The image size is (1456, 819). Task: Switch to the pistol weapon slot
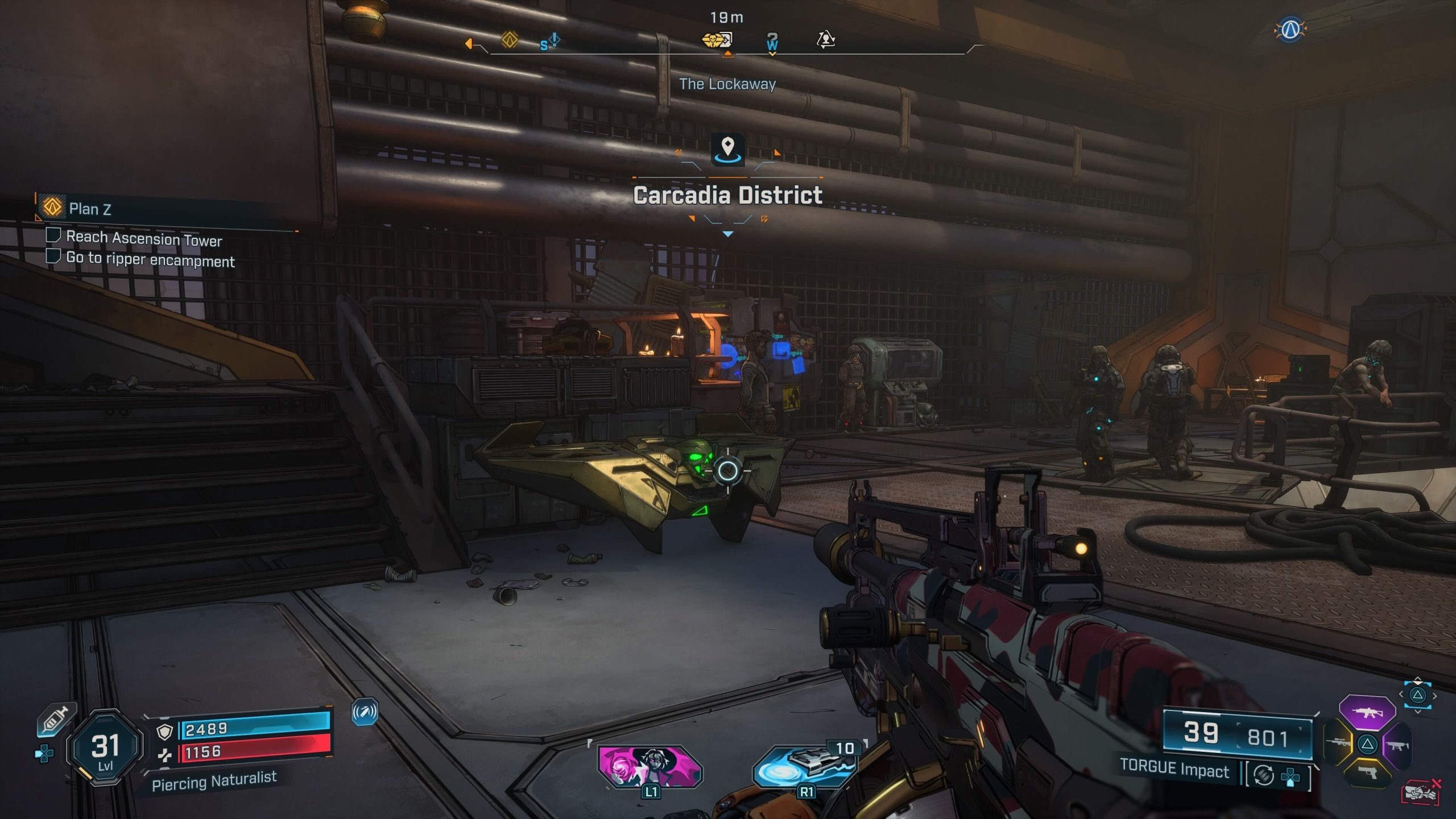point(1367,772)
